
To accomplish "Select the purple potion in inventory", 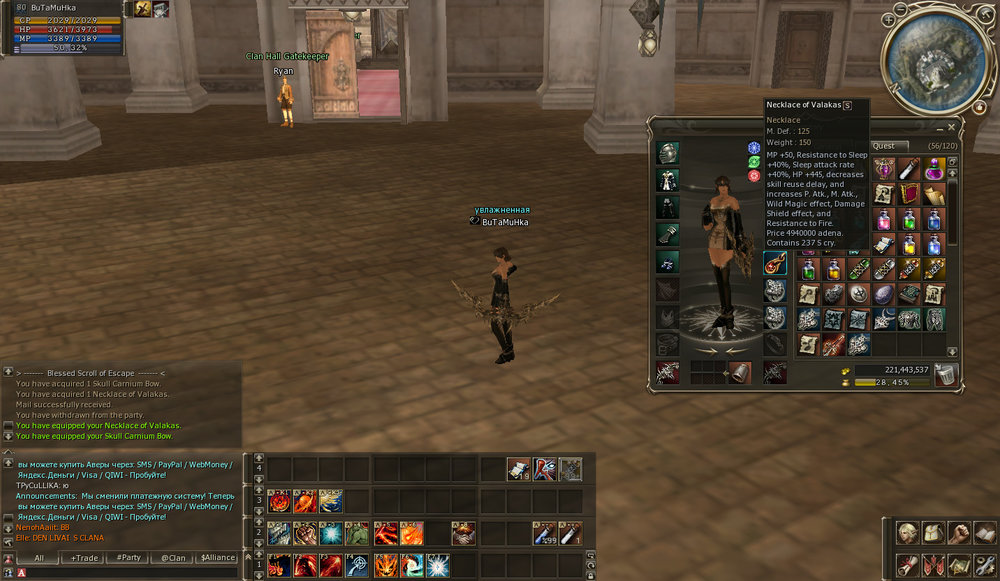I will pyautogui.click(x=934, y=169).
